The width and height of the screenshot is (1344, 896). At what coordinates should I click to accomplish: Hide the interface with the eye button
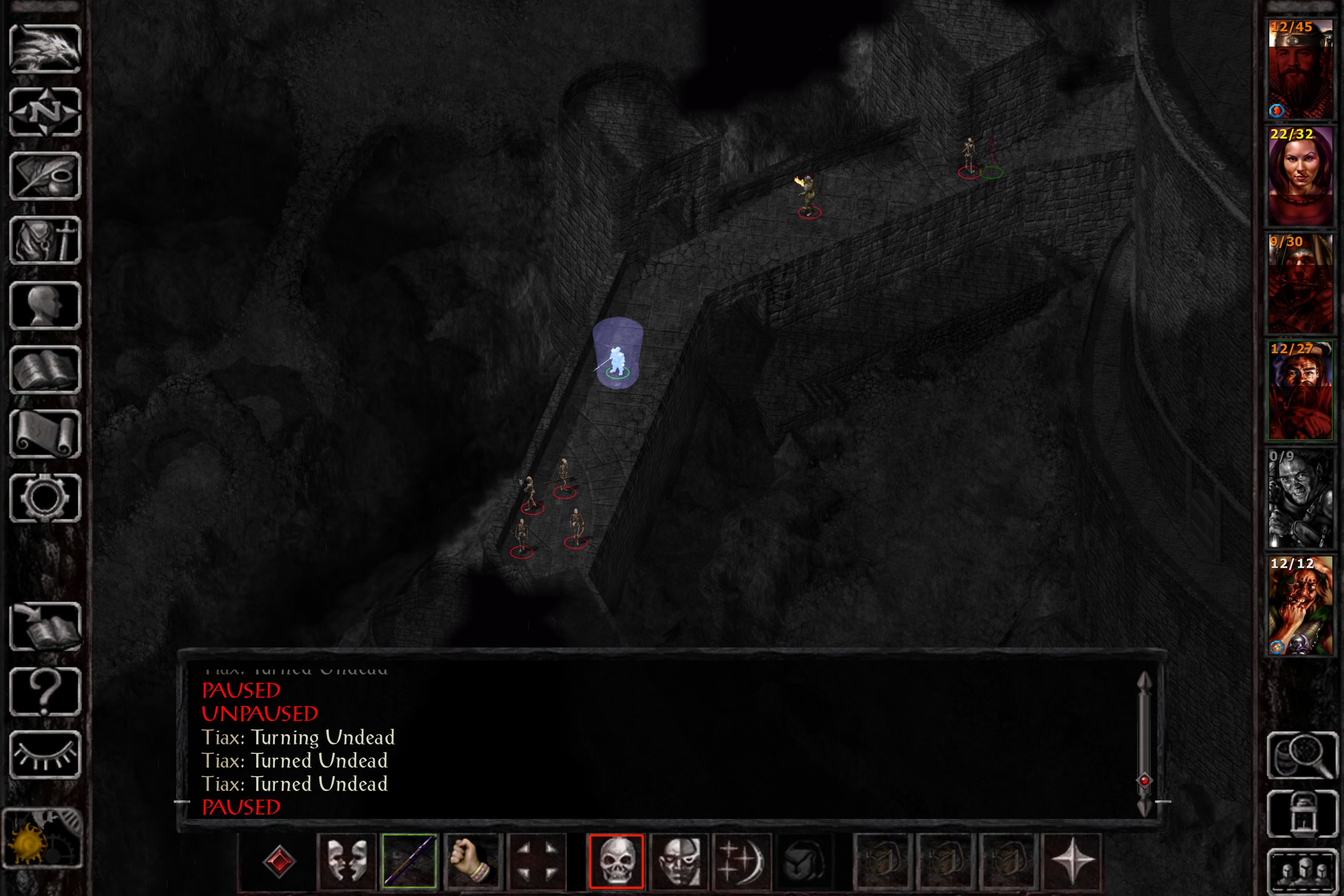[45, 754]
